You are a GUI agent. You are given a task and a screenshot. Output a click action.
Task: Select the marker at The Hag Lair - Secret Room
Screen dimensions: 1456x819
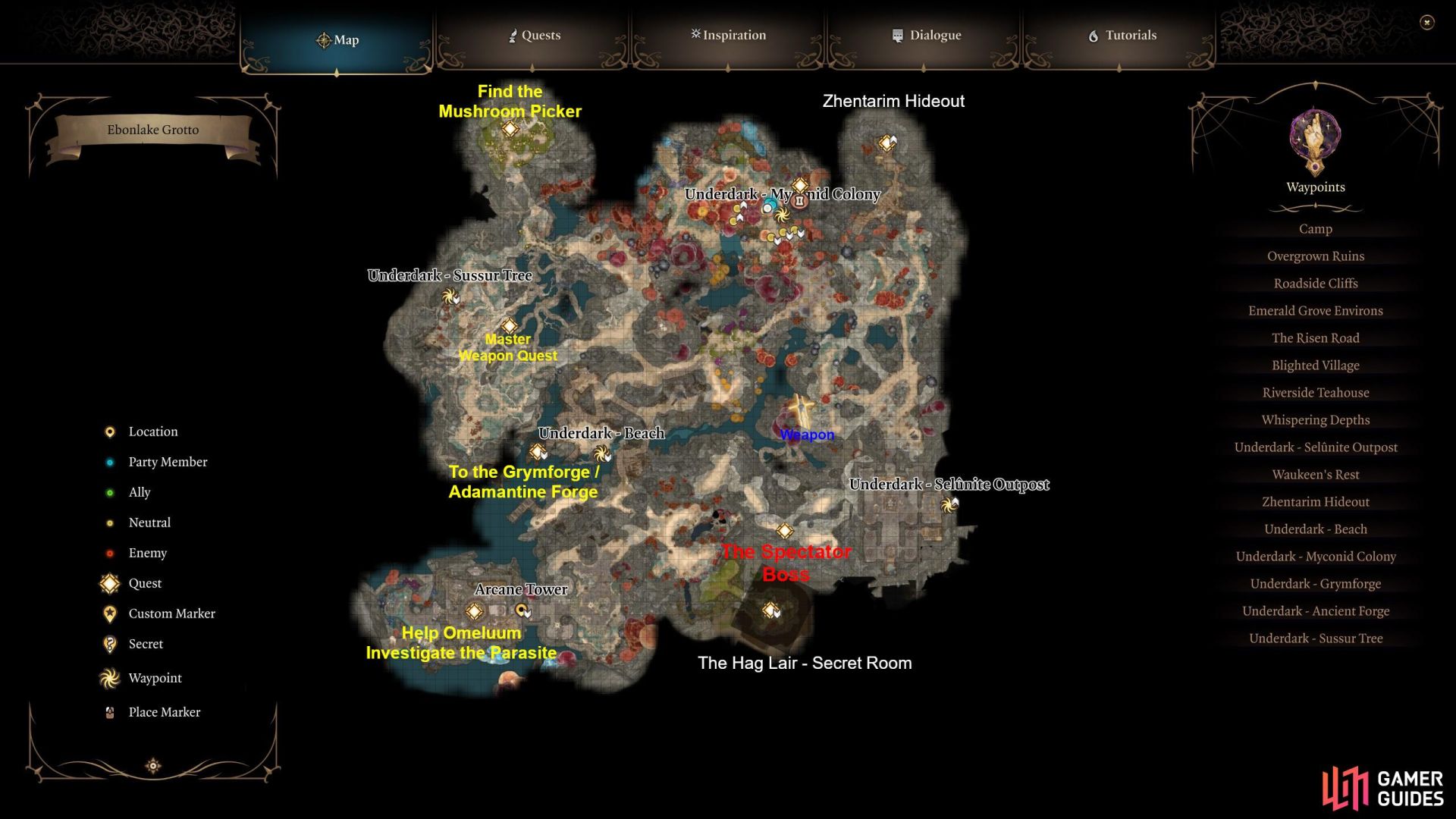(x=771, y=609)
